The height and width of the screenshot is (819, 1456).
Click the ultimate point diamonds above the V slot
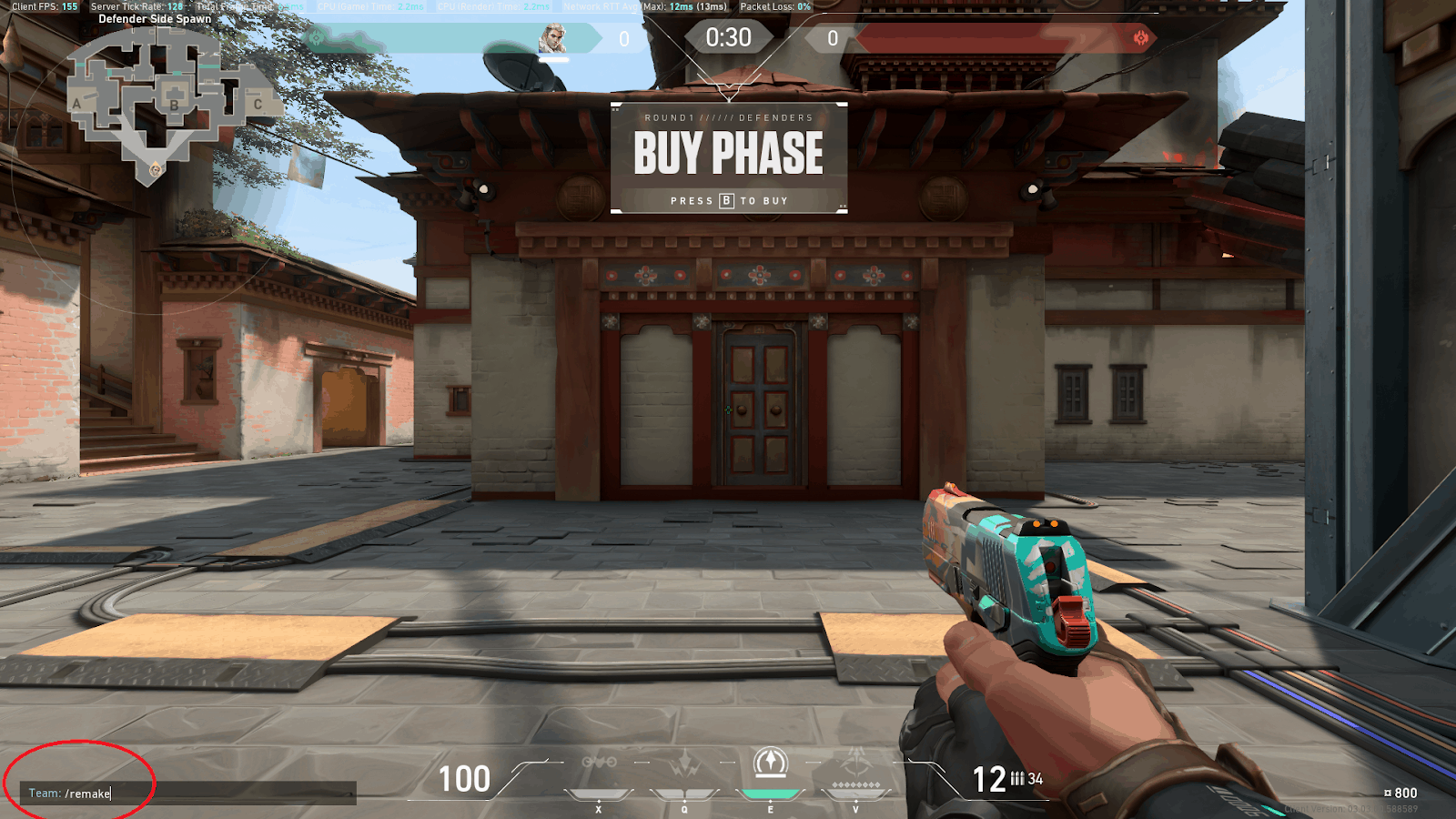pos(855,783)
